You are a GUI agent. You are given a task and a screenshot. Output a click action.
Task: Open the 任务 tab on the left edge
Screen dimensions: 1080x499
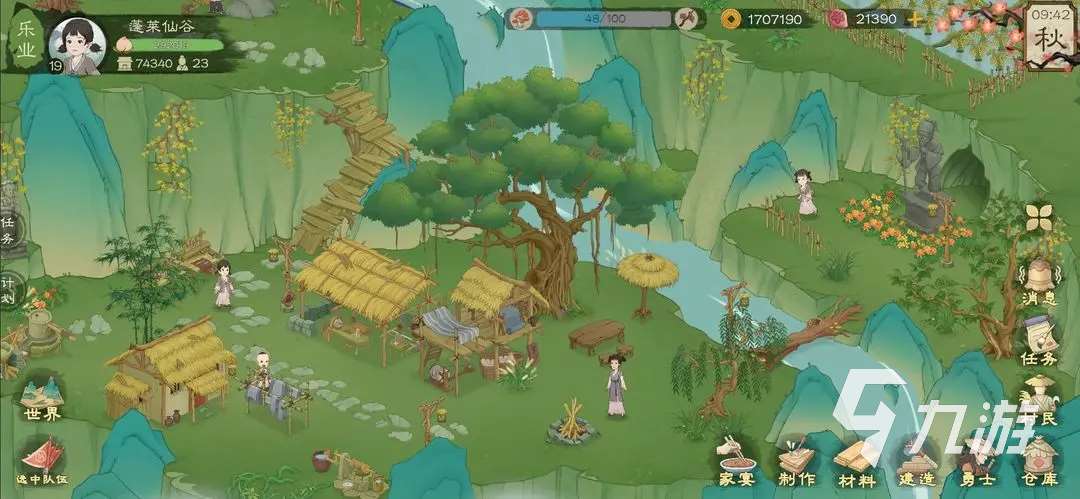coord(8,232)
